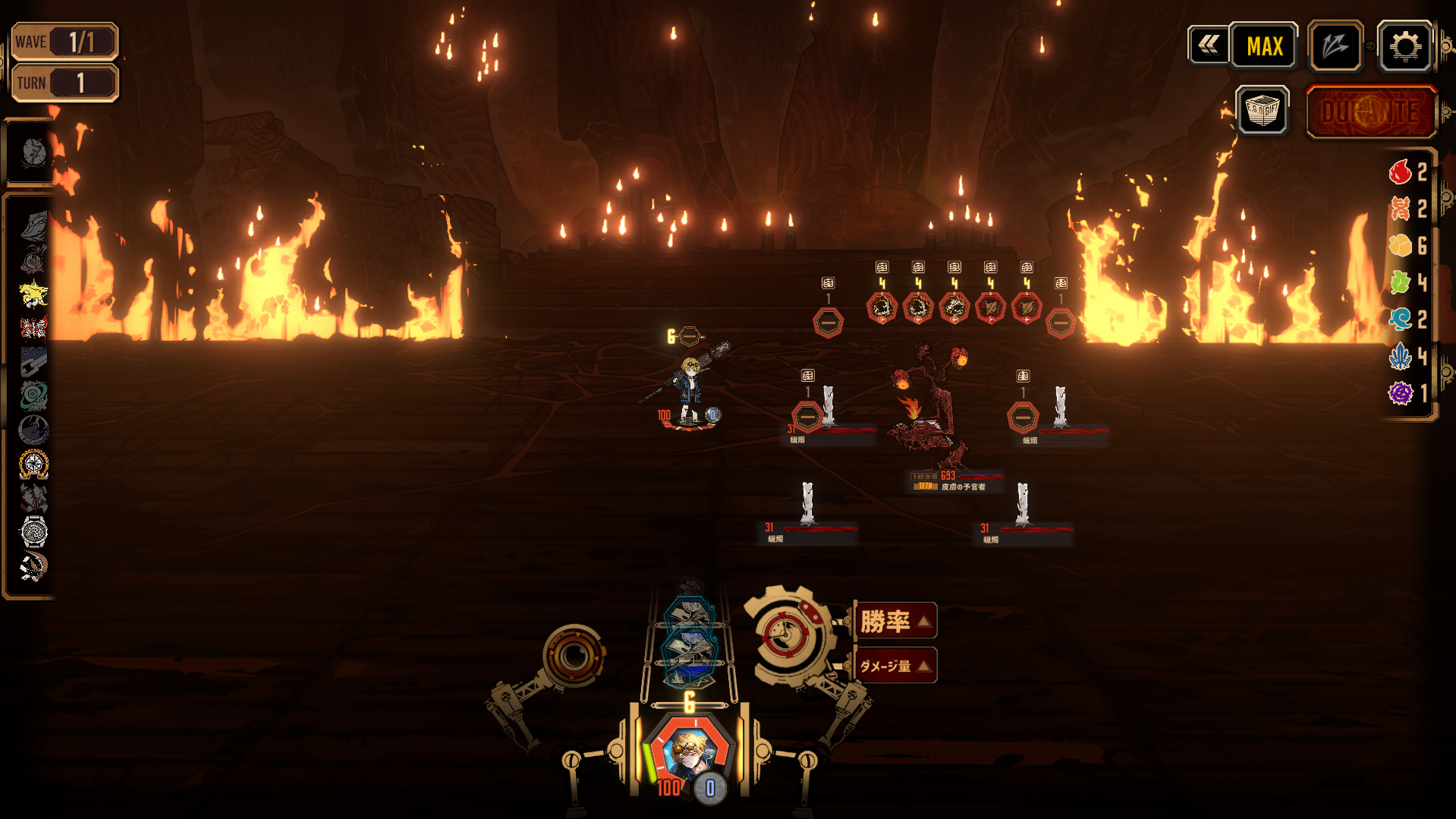This screenshot has height=819, width=1456.
Task: Inspect the wristwatch gift icon
Action: pyautogui.click(x=33, y=531)
